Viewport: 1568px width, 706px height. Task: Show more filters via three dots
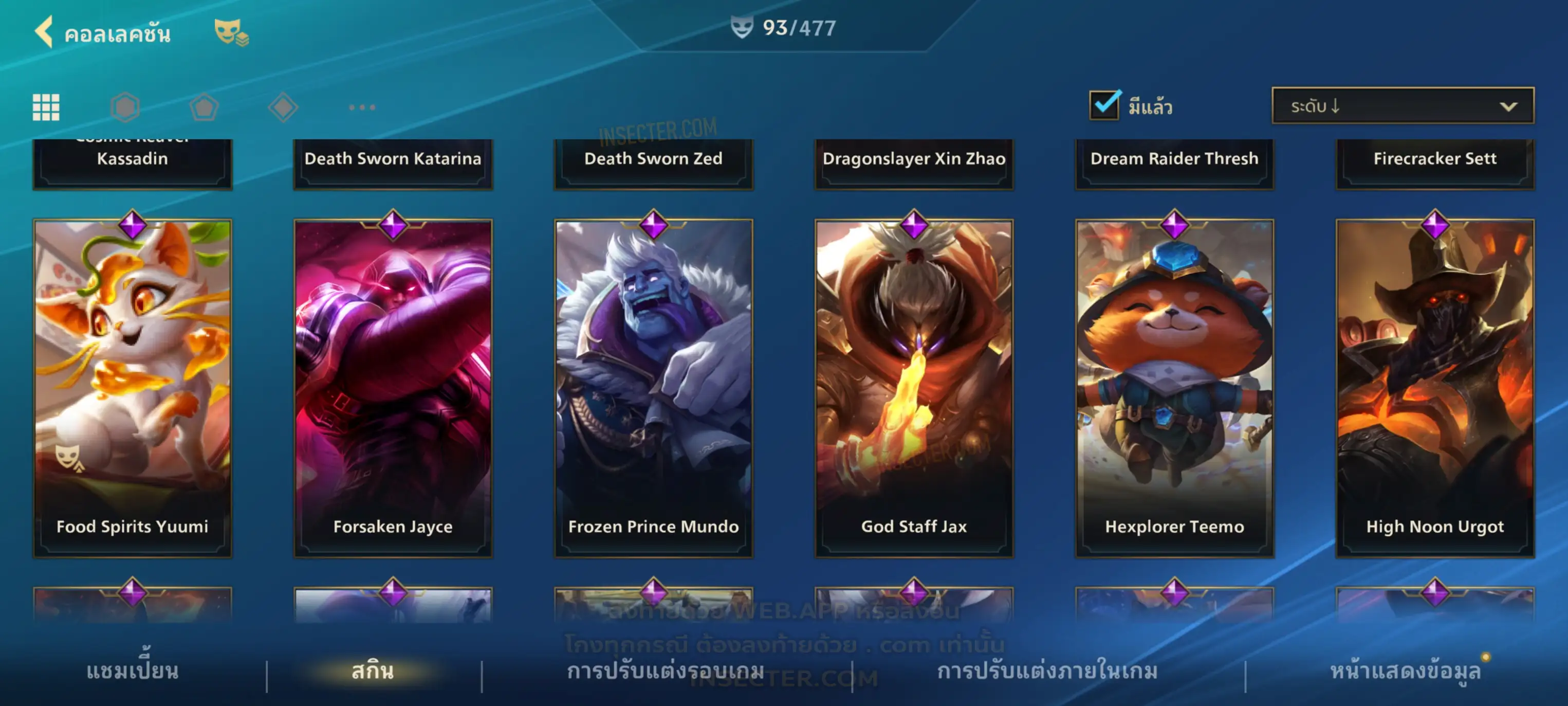point(362,107)
